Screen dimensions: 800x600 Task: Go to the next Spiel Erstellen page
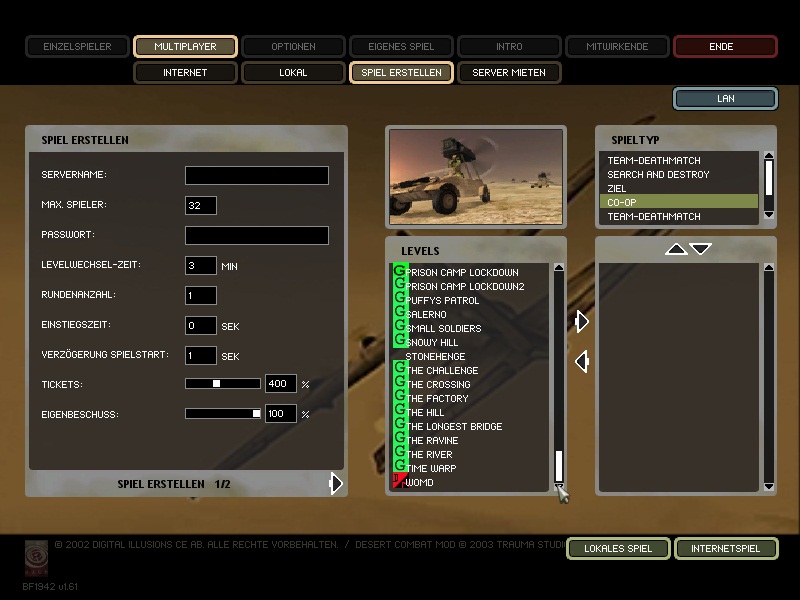336,484
